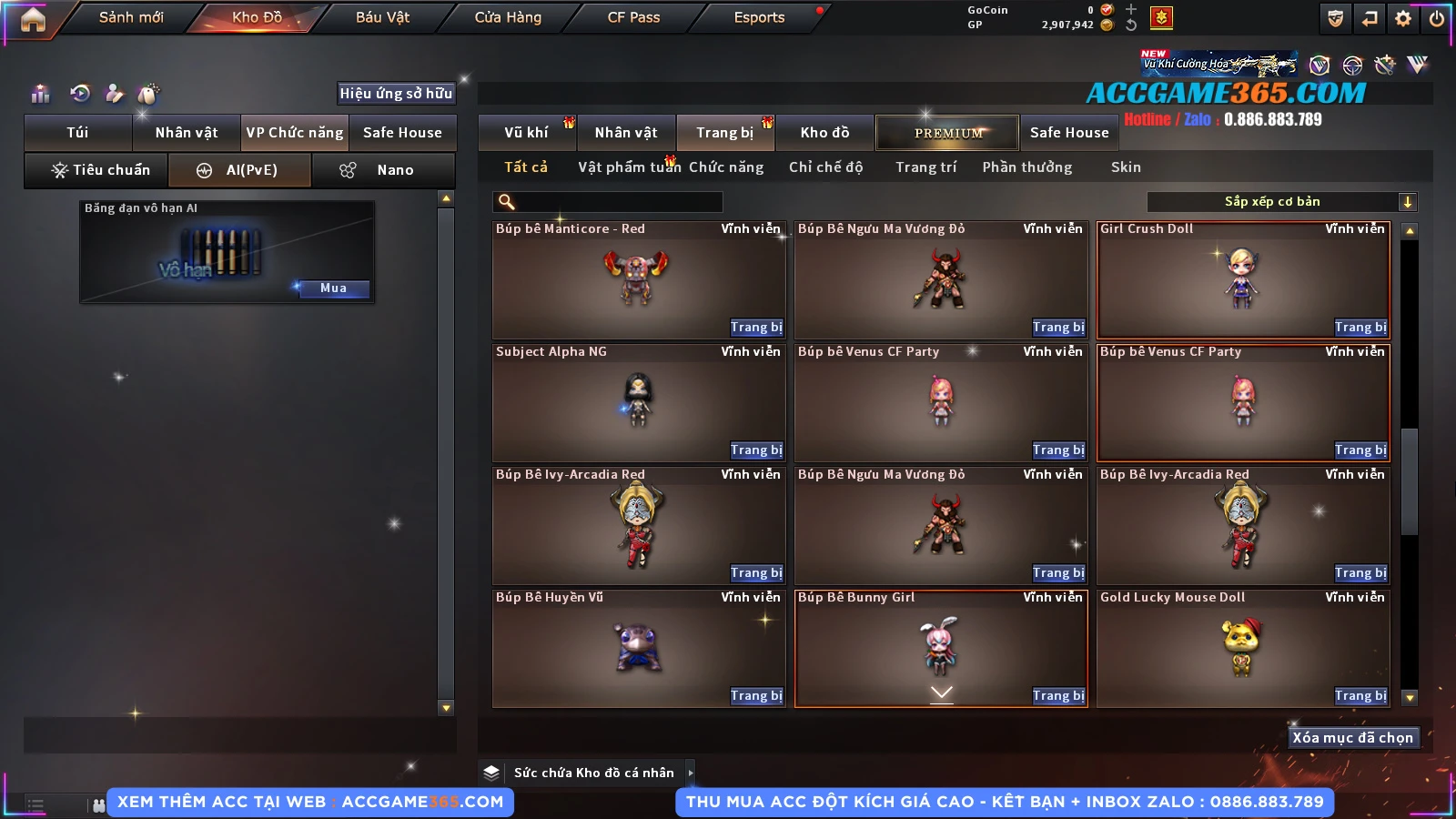Viewport: 1456px width, 819px height.
Task: Click the home icon
Action: point(33,18)
